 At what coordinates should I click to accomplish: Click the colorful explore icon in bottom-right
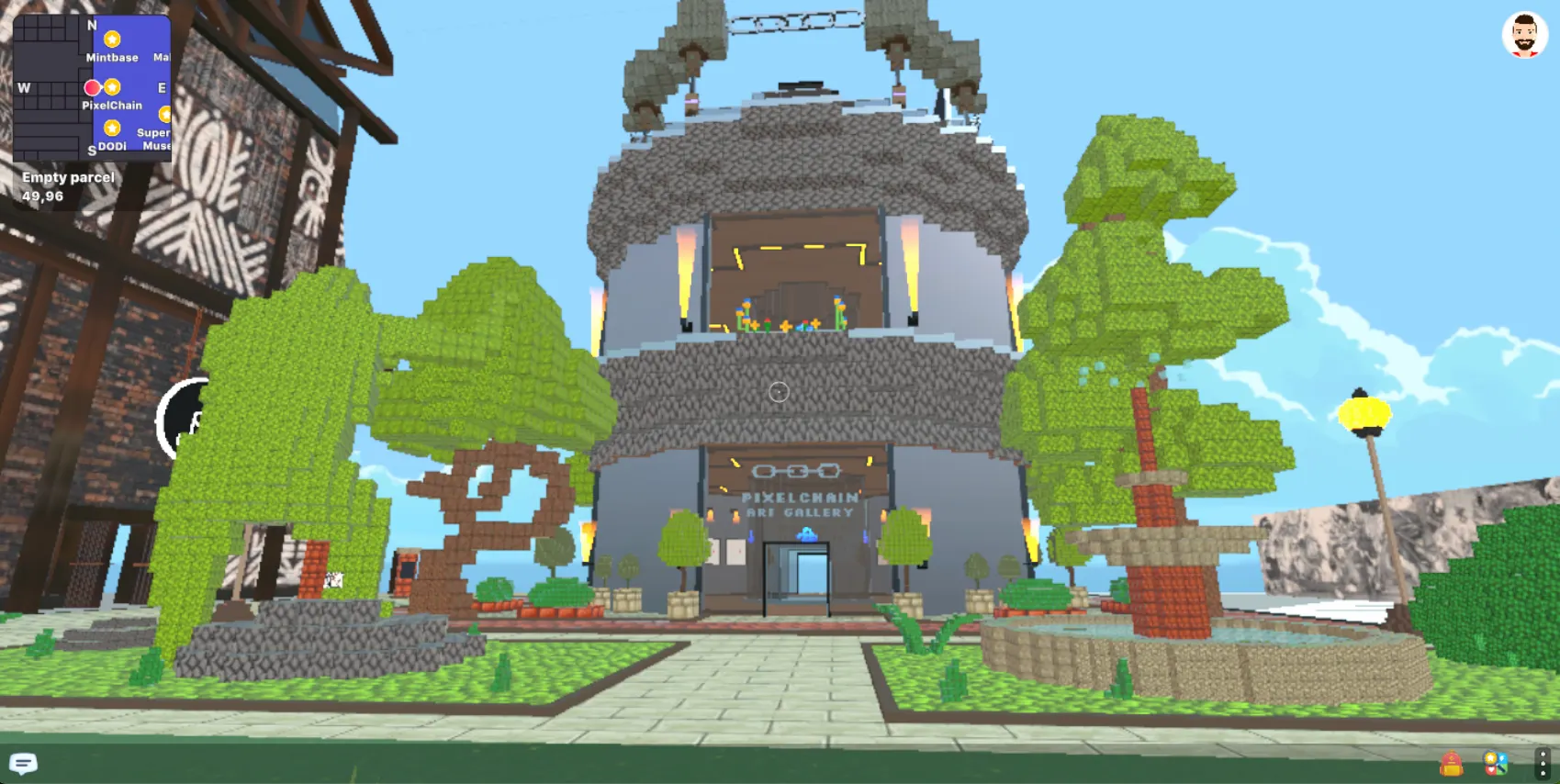(x=1495, y=761)
